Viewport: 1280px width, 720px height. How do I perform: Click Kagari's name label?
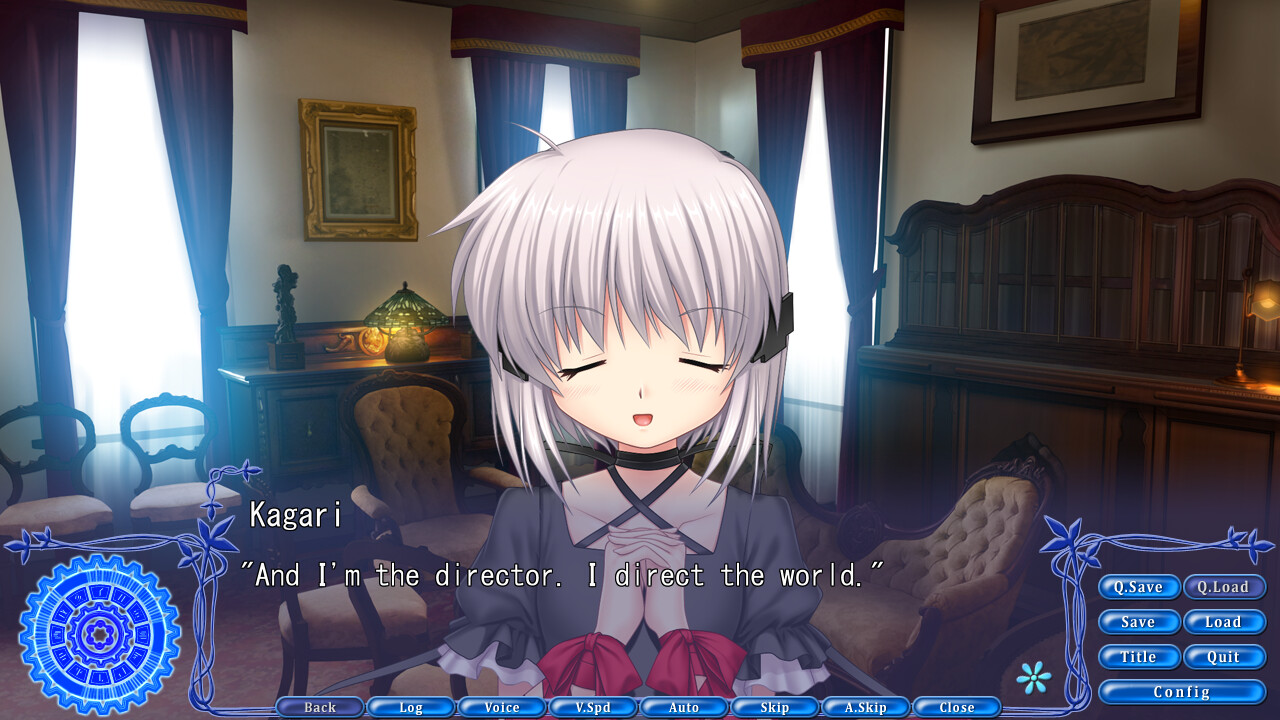click(x=291, y=516)
